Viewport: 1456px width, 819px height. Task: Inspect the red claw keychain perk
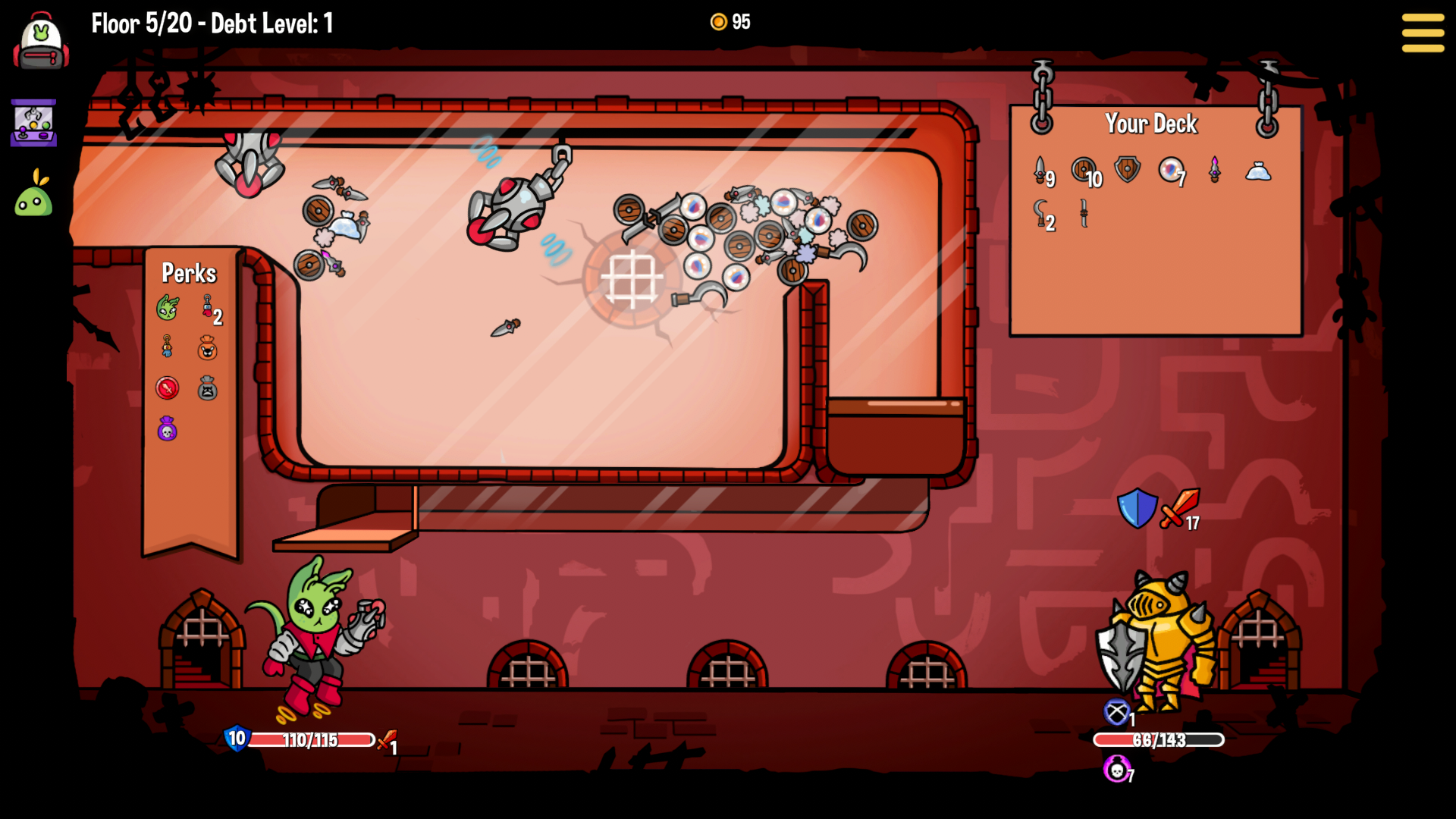point(207,306)
